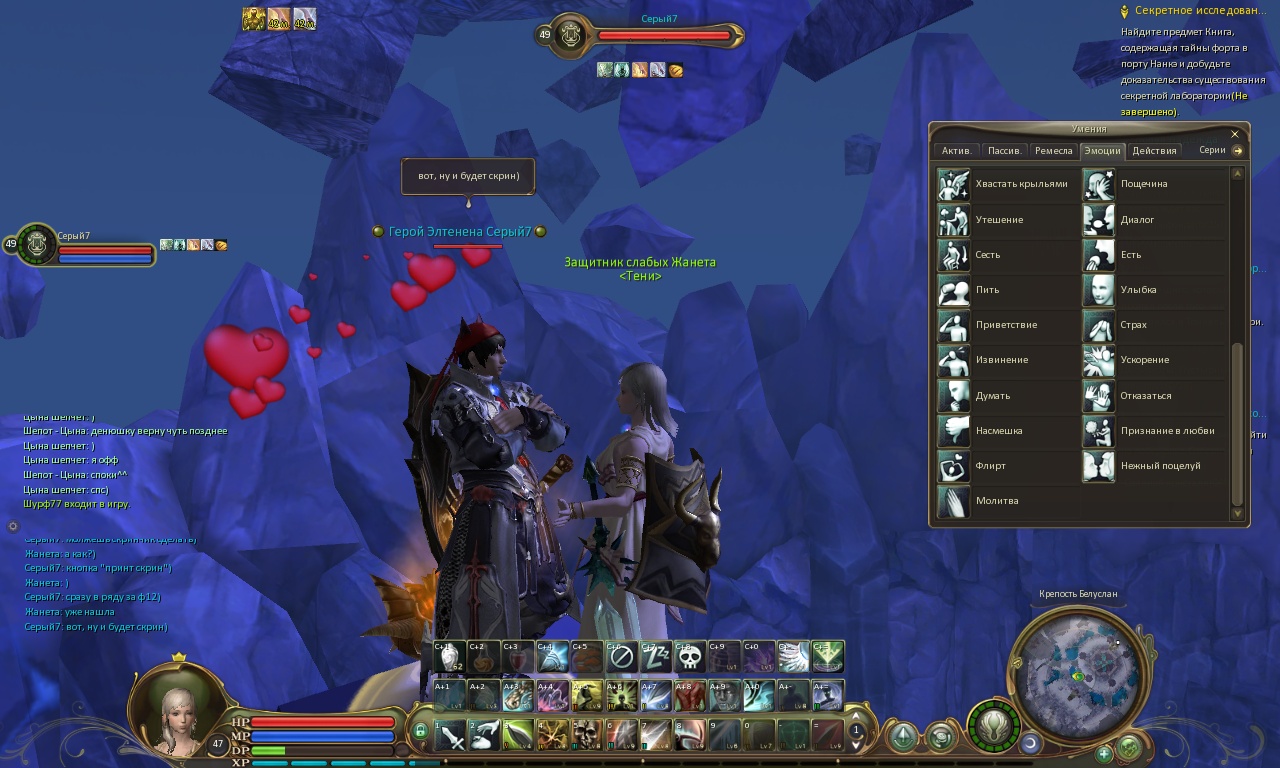This screenshot has height=768, width=1280.
Task: Use the sword attack skill in slot 1
Action: click(x=451, y=735)
